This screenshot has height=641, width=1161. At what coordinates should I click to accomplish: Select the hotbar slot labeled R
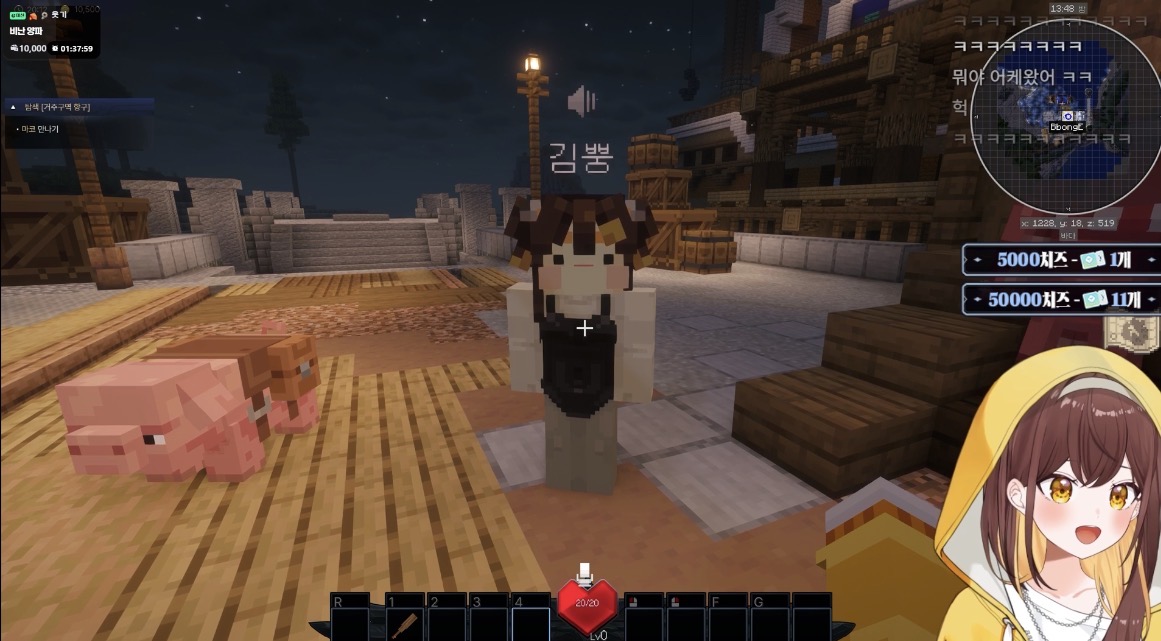coord(350,620)
